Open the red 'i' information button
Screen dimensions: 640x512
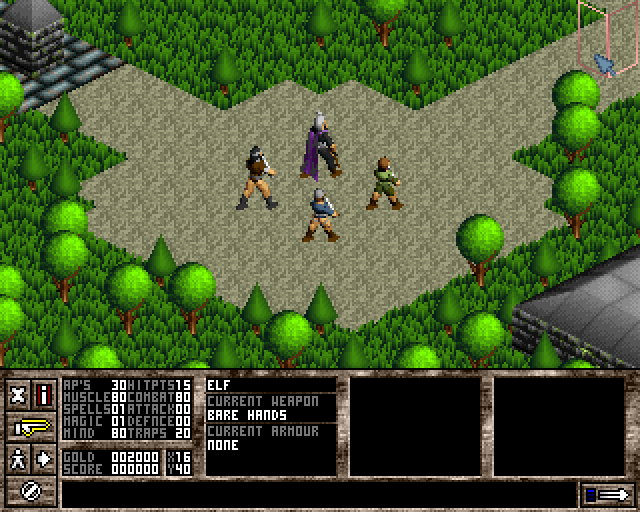coord(44,394)
